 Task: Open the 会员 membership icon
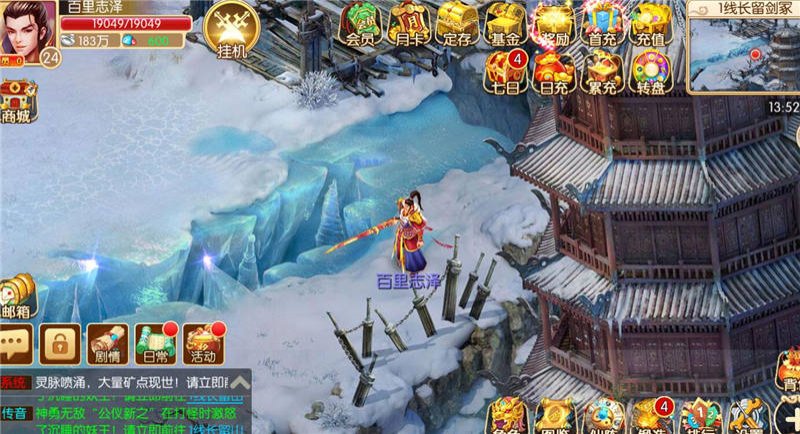[x=360, y=24]
